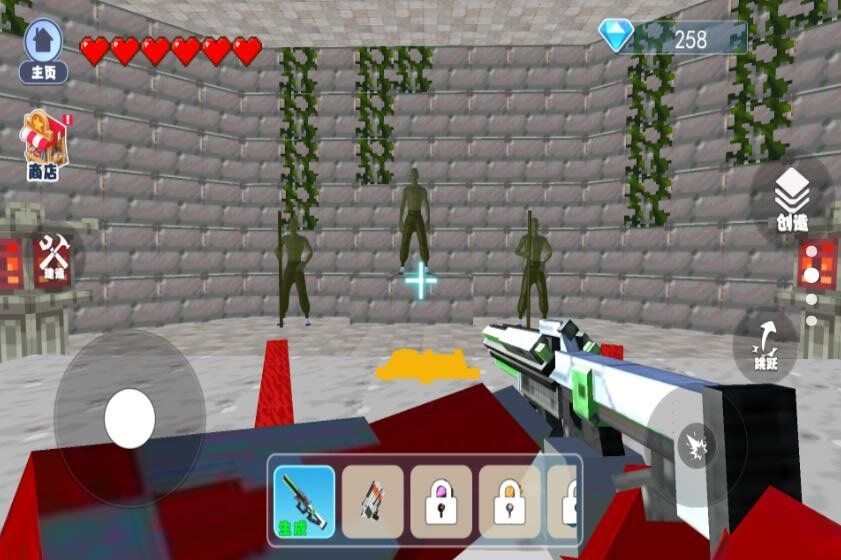Select the orange-white gun hotbar slot
Image resolution: width=841 pixels, height=560 pixels.
[x=373, y=497]
